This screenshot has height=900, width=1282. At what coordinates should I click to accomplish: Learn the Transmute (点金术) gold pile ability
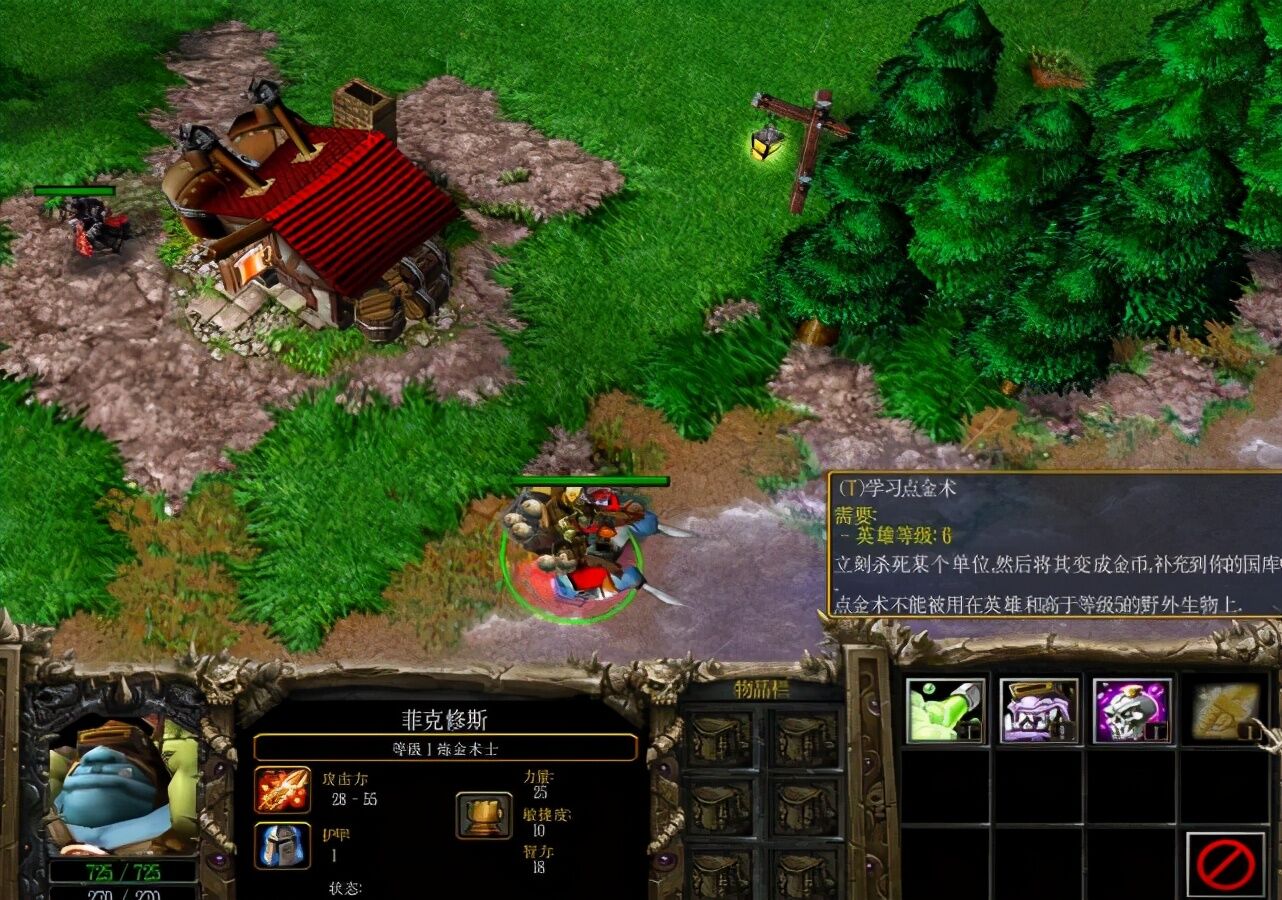1222,711
